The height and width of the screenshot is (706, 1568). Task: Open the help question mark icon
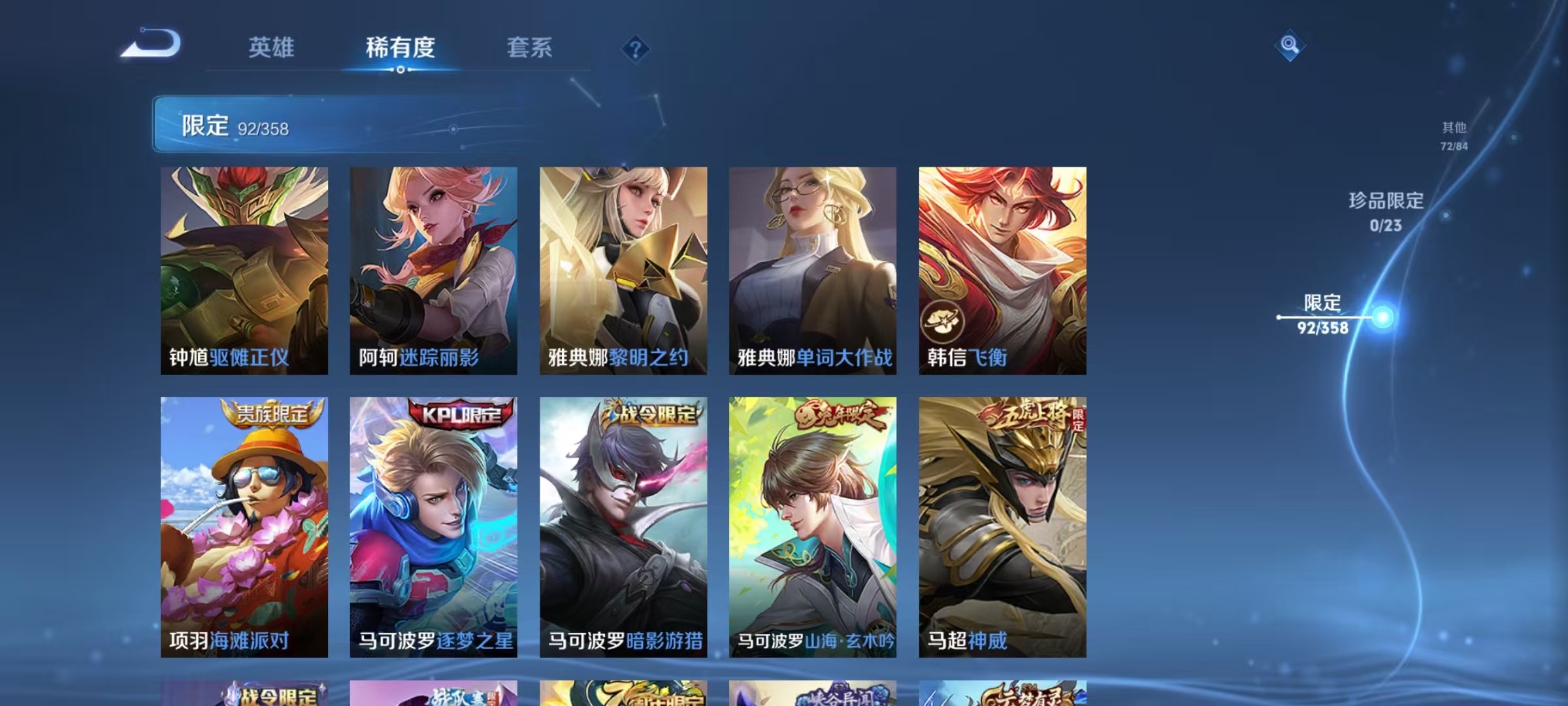[x=637, y=48]
